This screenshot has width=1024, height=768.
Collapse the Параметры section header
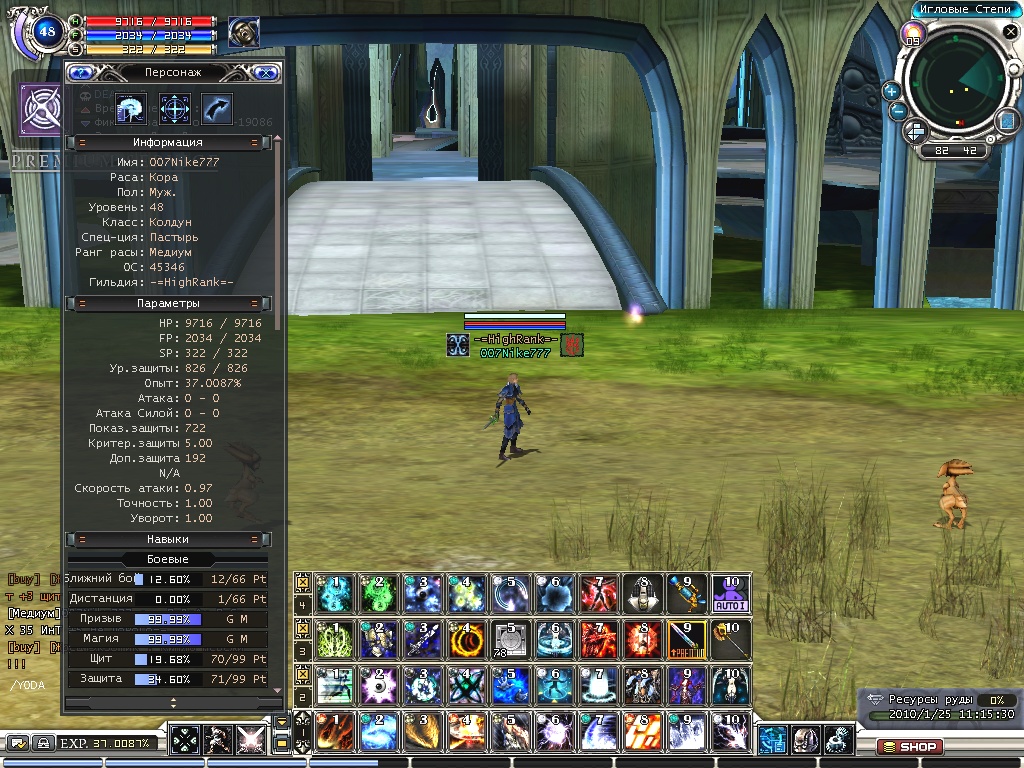168,303
